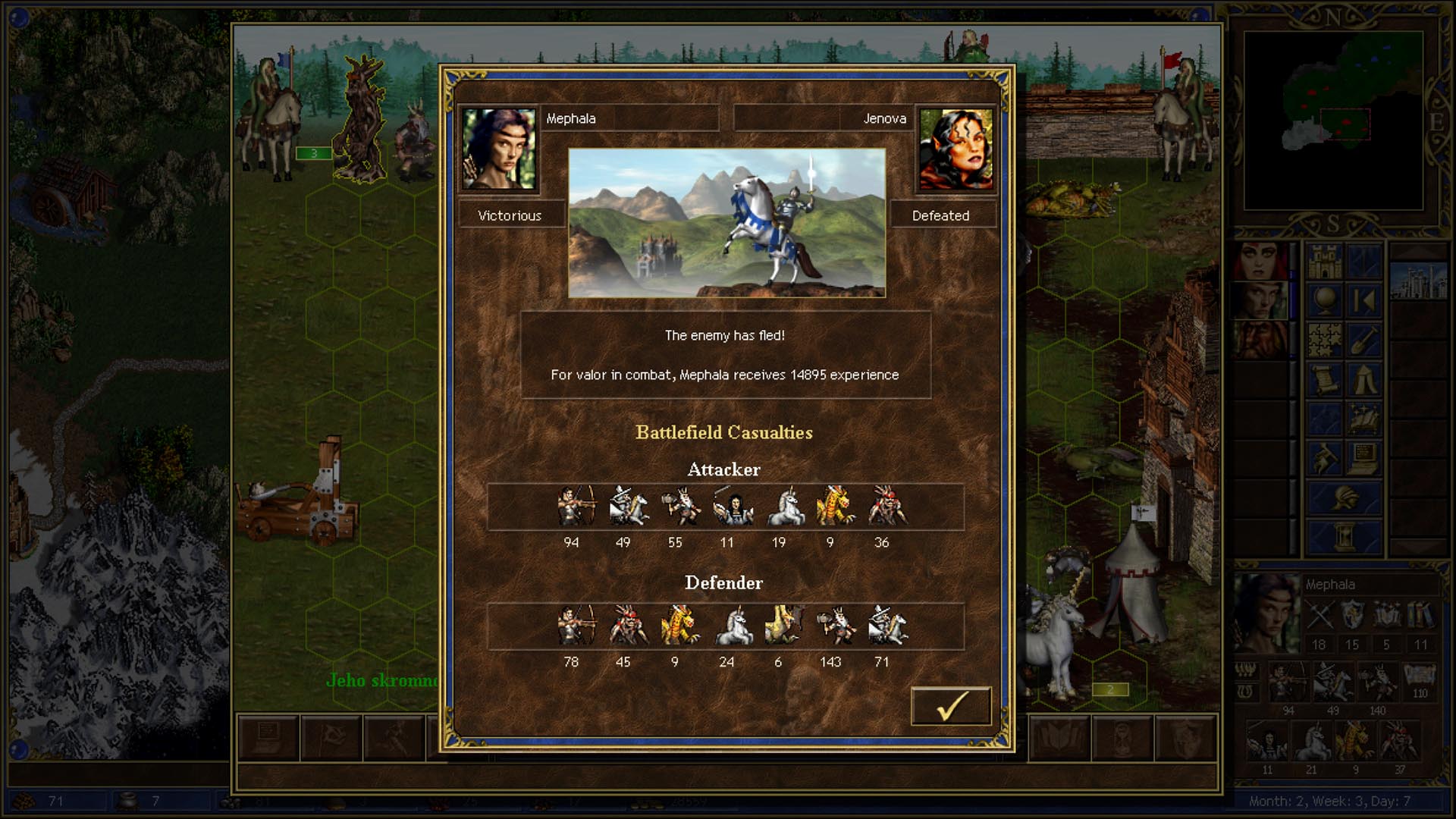Open system options via the computer icon
The height and width of the screenshot is (819, 1456).
[1363, 459]
